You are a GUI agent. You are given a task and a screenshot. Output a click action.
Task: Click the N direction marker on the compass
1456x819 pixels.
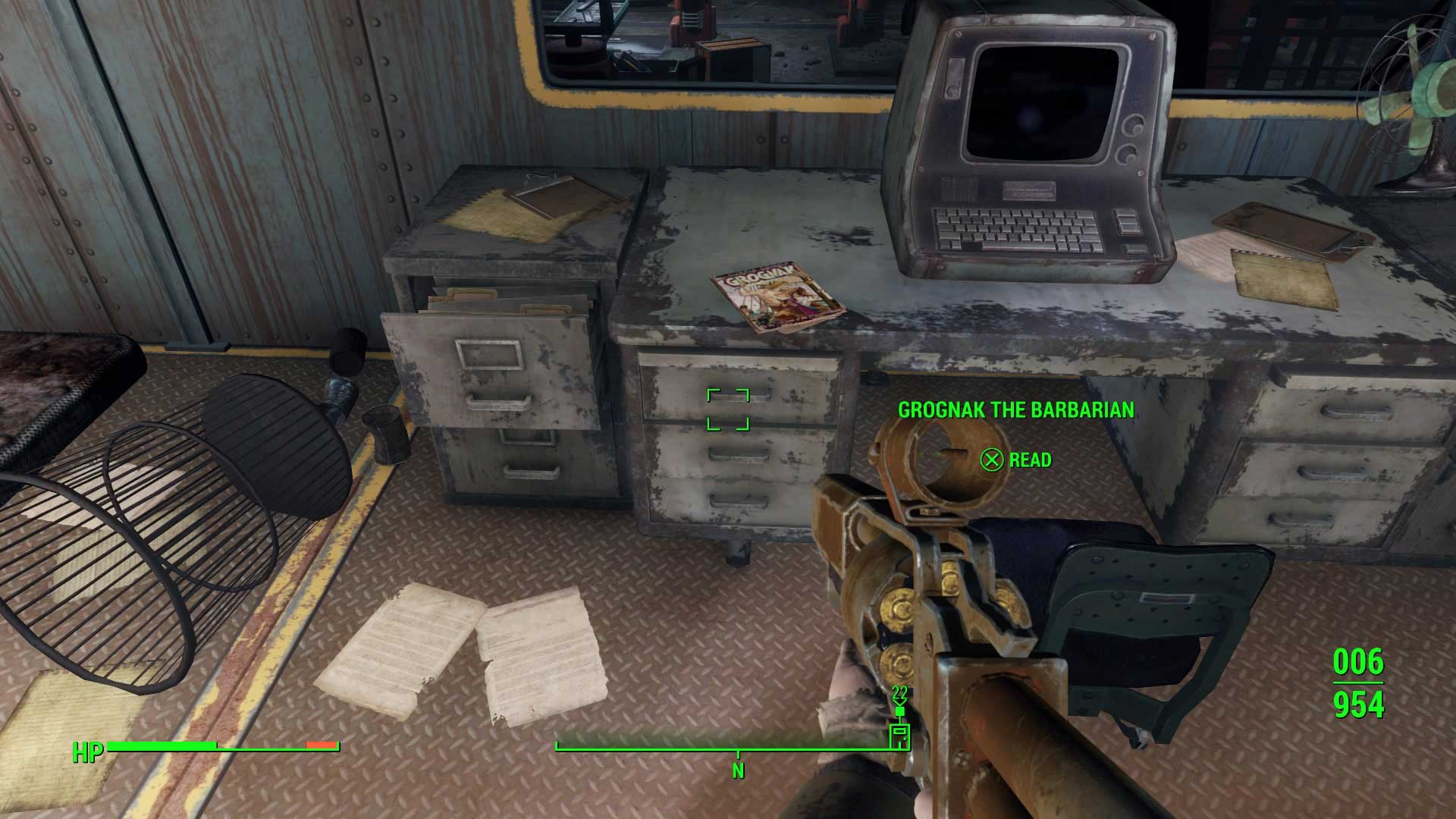(736, 770)
